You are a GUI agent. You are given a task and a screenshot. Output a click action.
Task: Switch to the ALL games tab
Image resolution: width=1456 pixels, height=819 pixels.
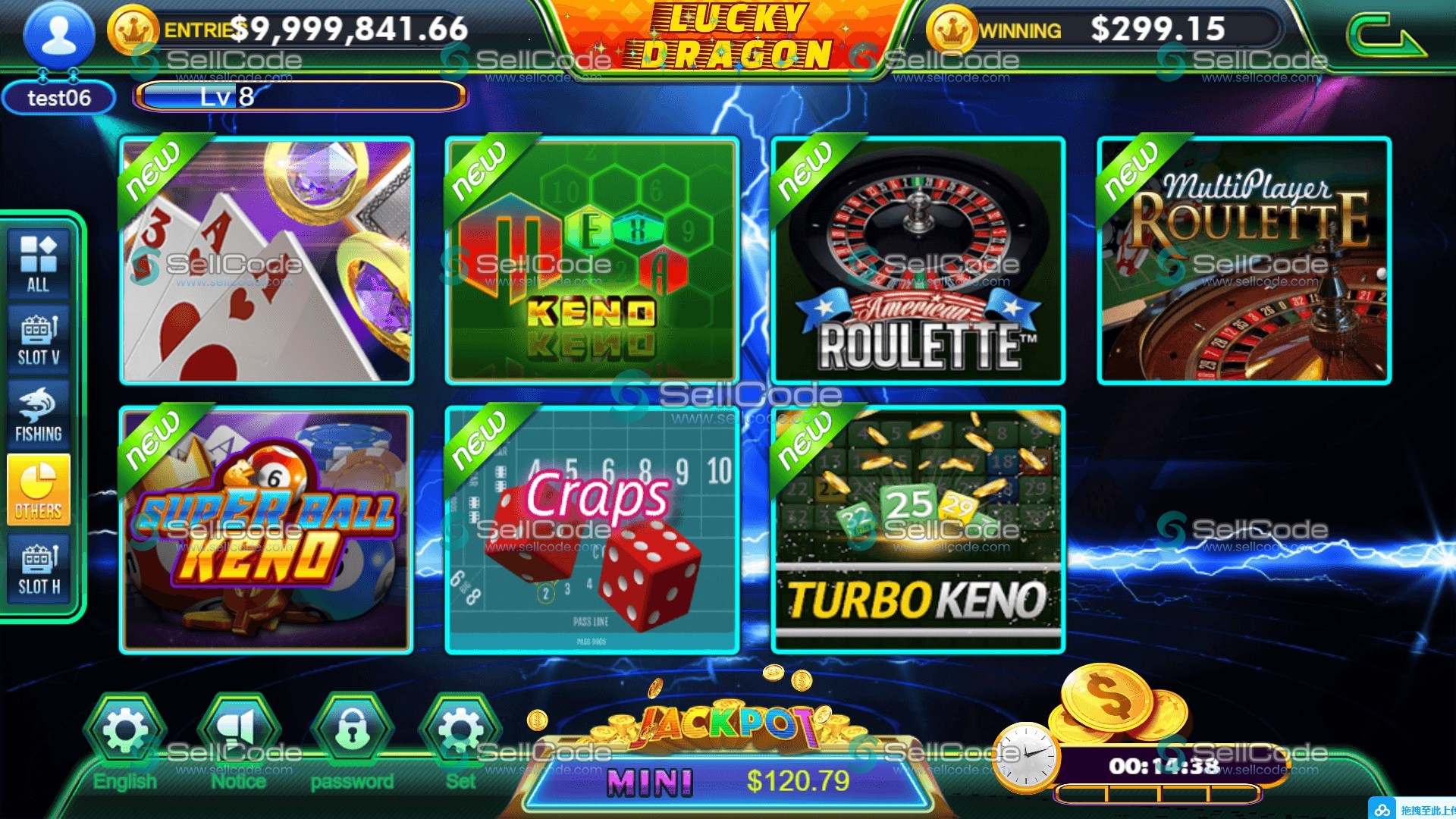click(x=39, y=263)
